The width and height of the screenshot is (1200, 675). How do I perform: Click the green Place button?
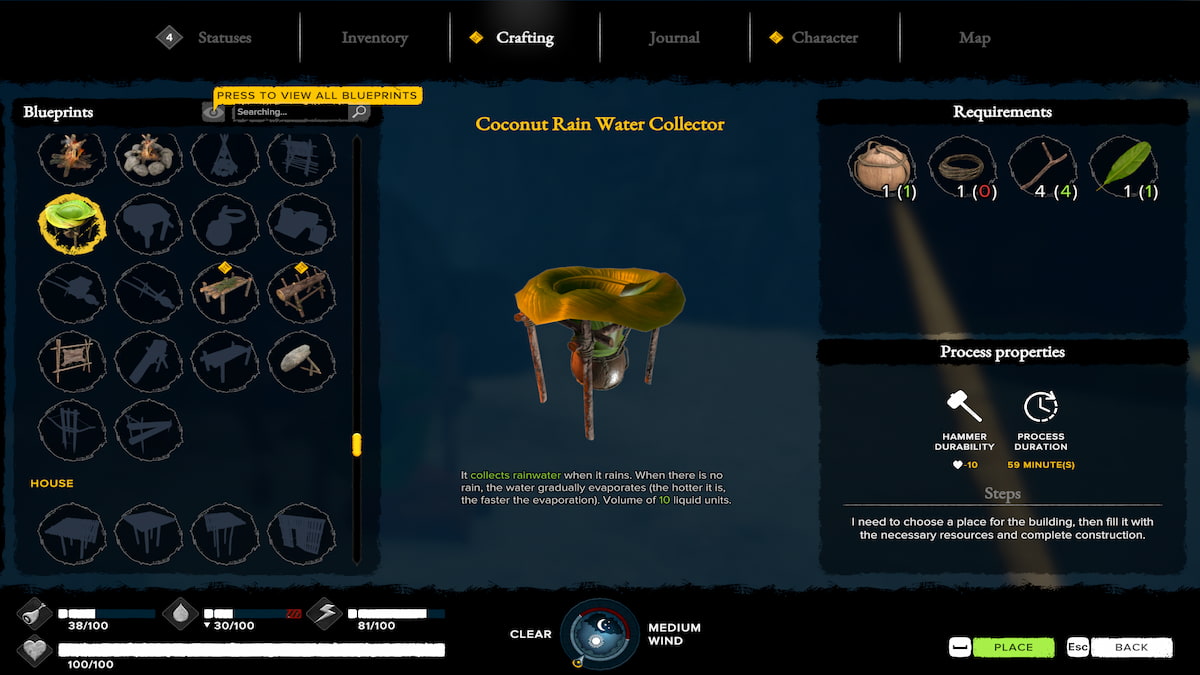pos(1012,647)
